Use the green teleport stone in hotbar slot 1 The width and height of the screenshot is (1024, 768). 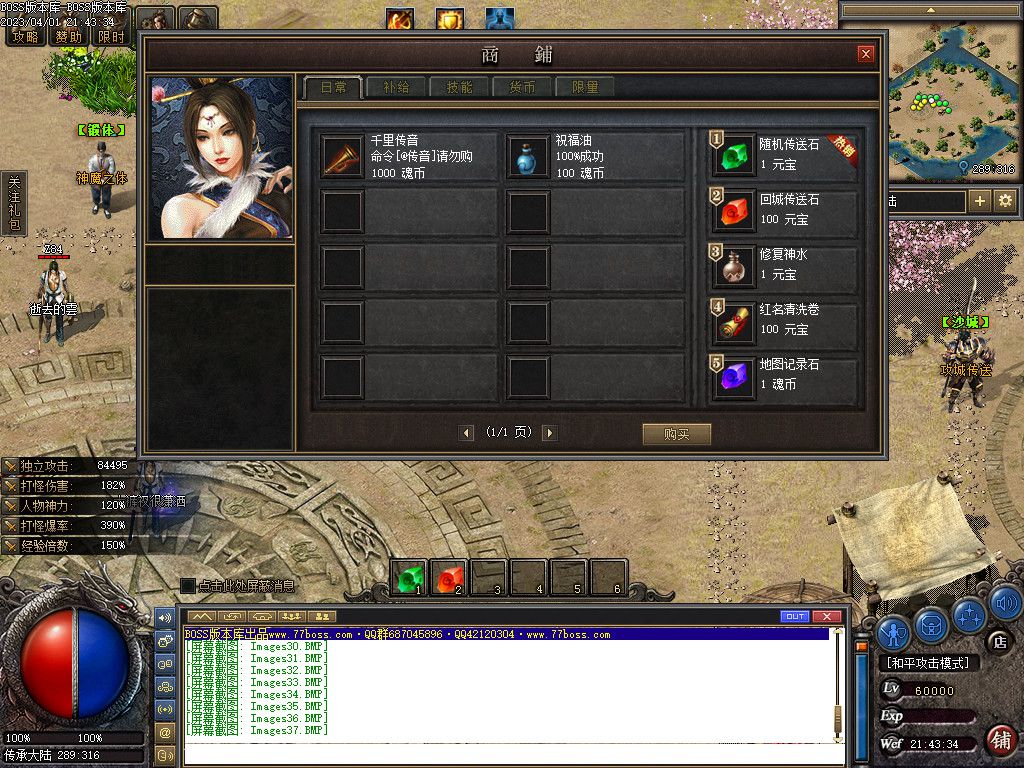coord(409,577)
